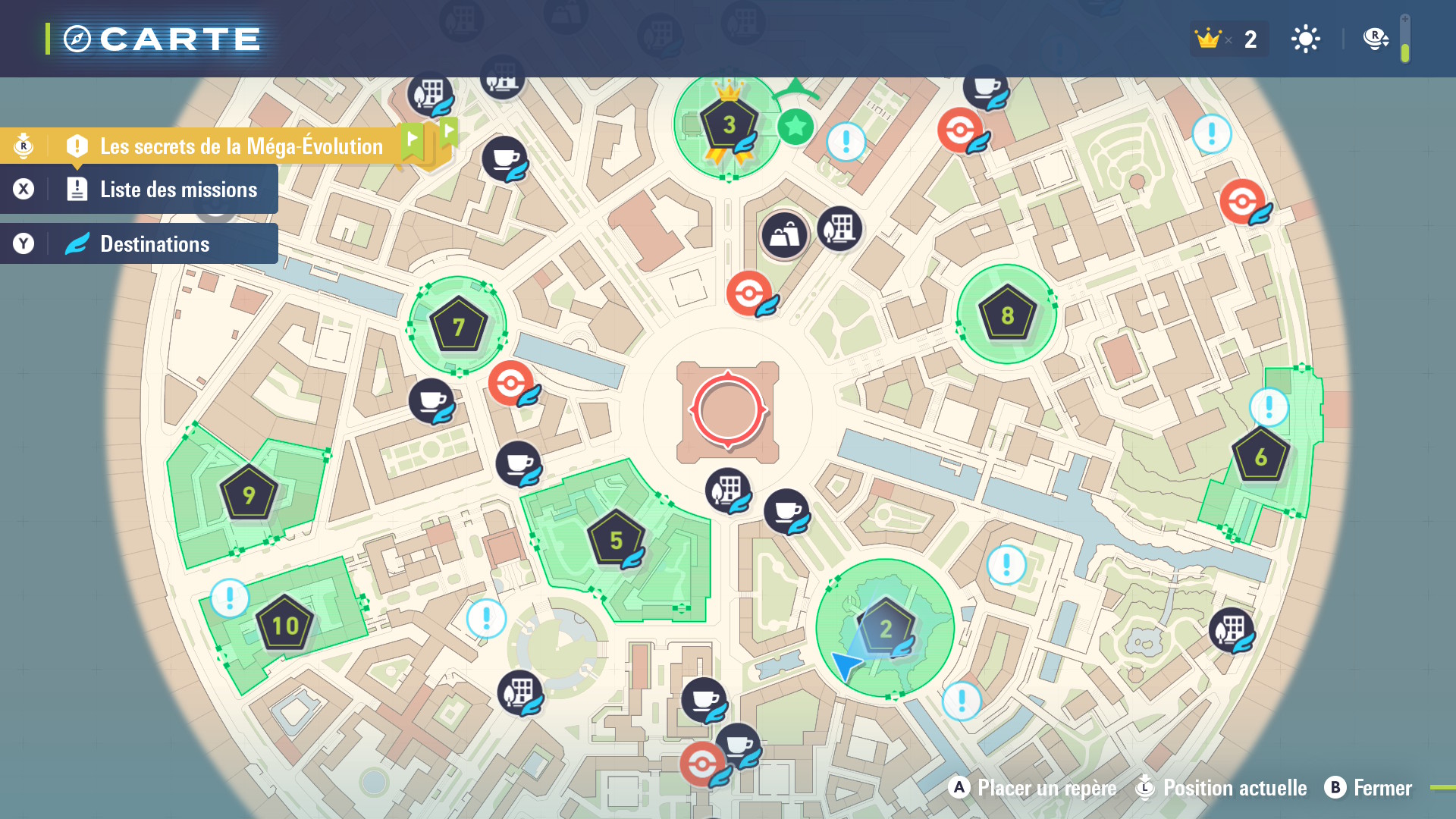Select wild zone 2 marker
This screenshot has height=819, width=1456.
tap(885, 628)
